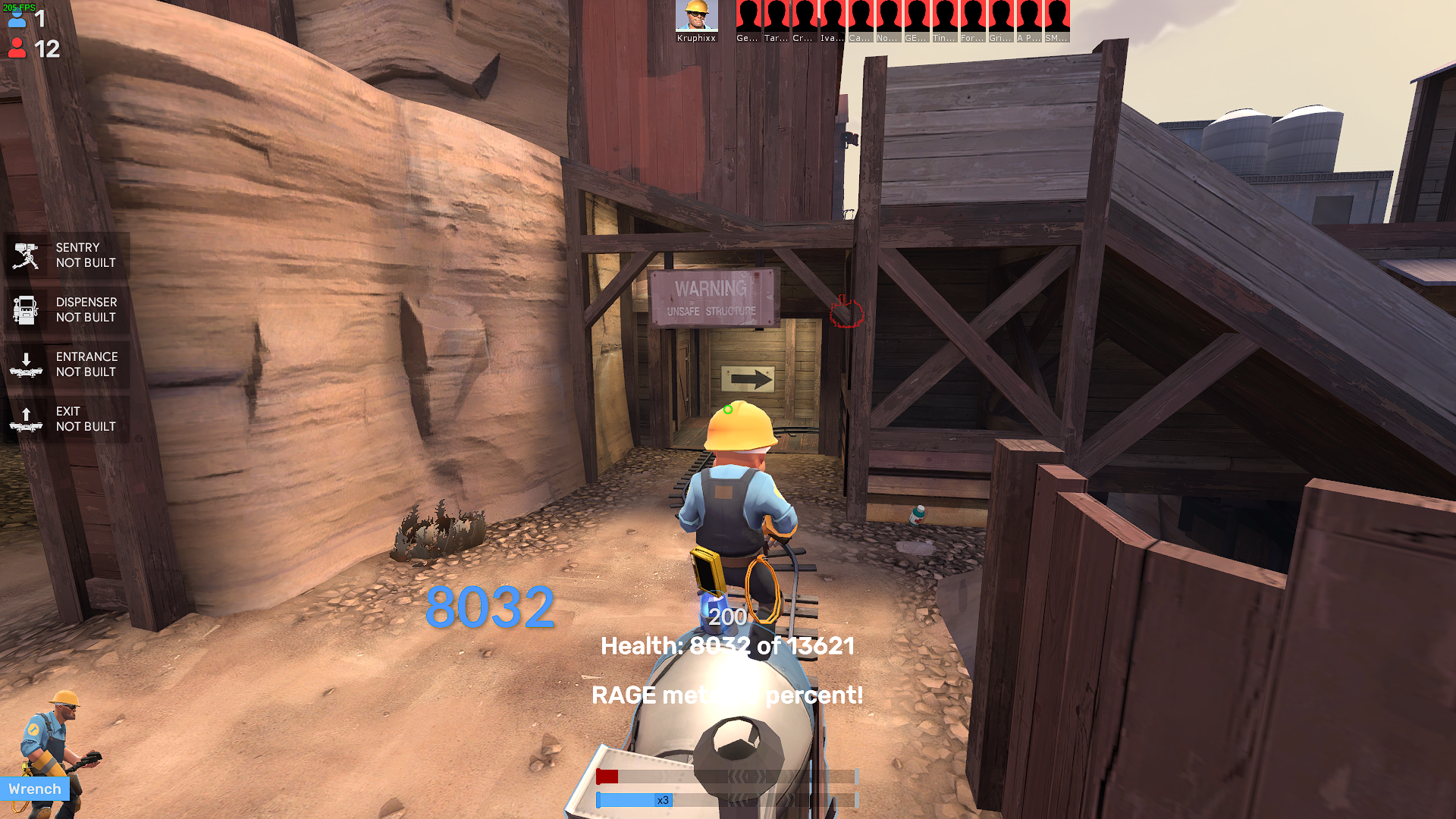Select the Teleporter Entrance icon

[x=26, y=364]
